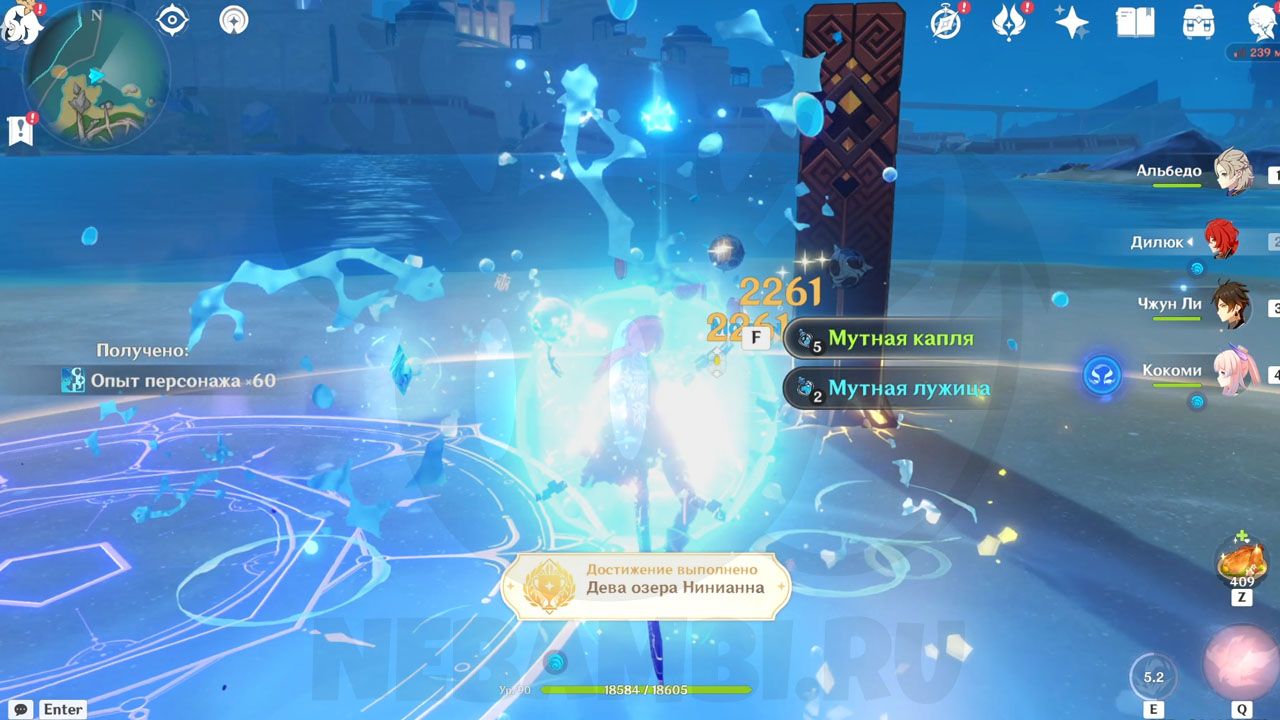Switch to character Чжун Ли

click(x=1230, y=305)
